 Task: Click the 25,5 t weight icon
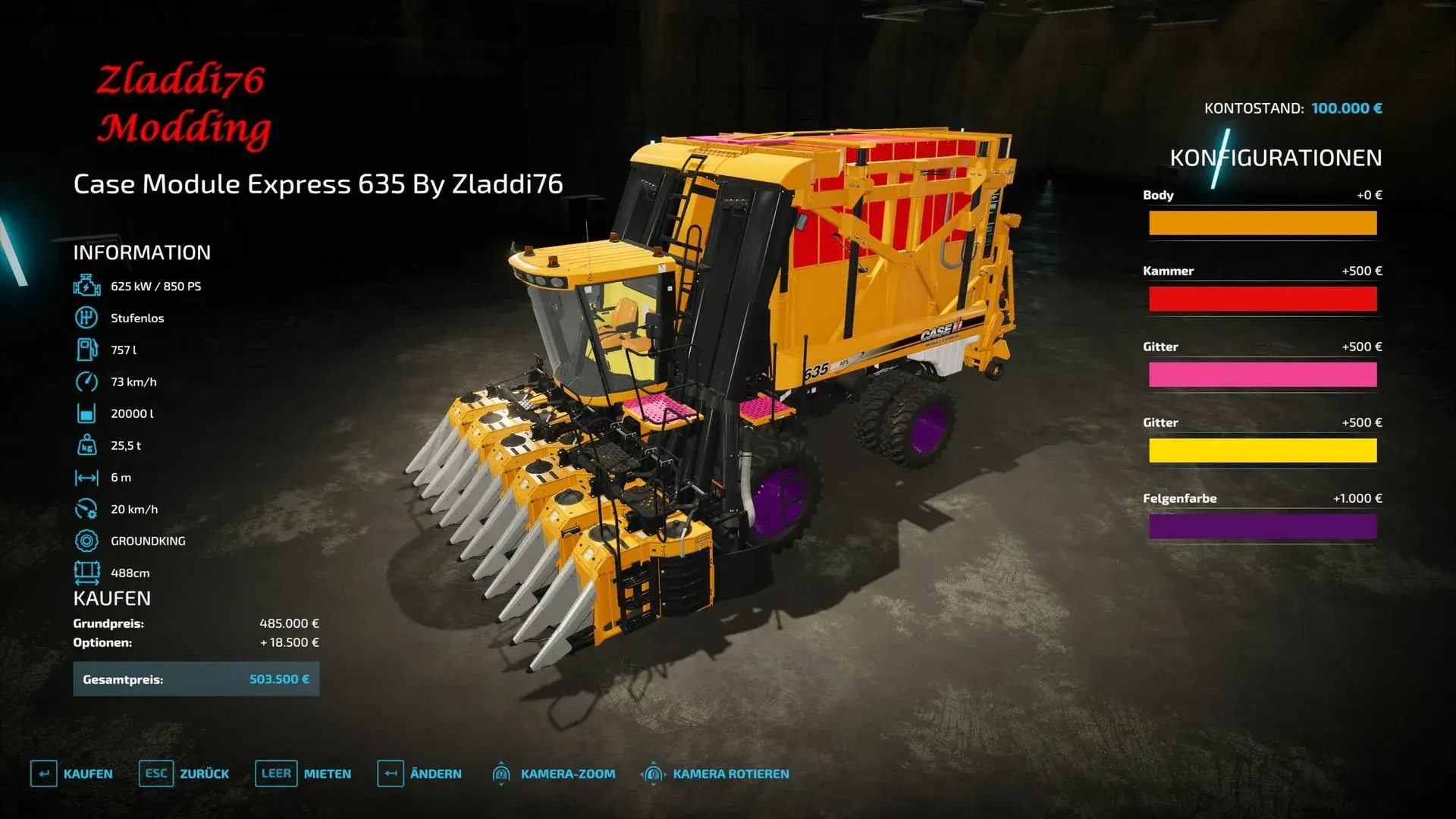coord(87,445)
